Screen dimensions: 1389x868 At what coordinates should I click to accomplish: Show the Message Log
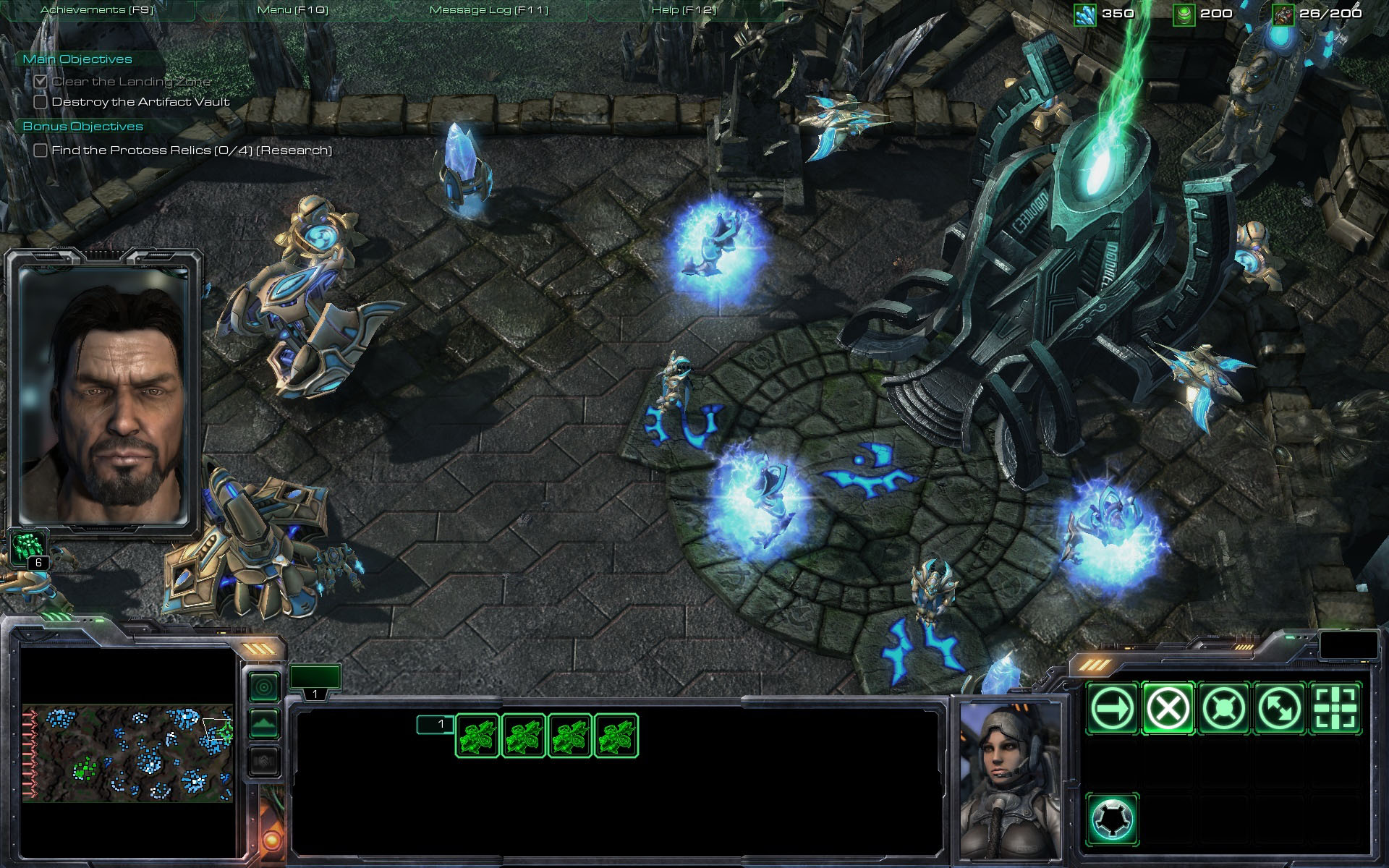[x=488, y=10]
